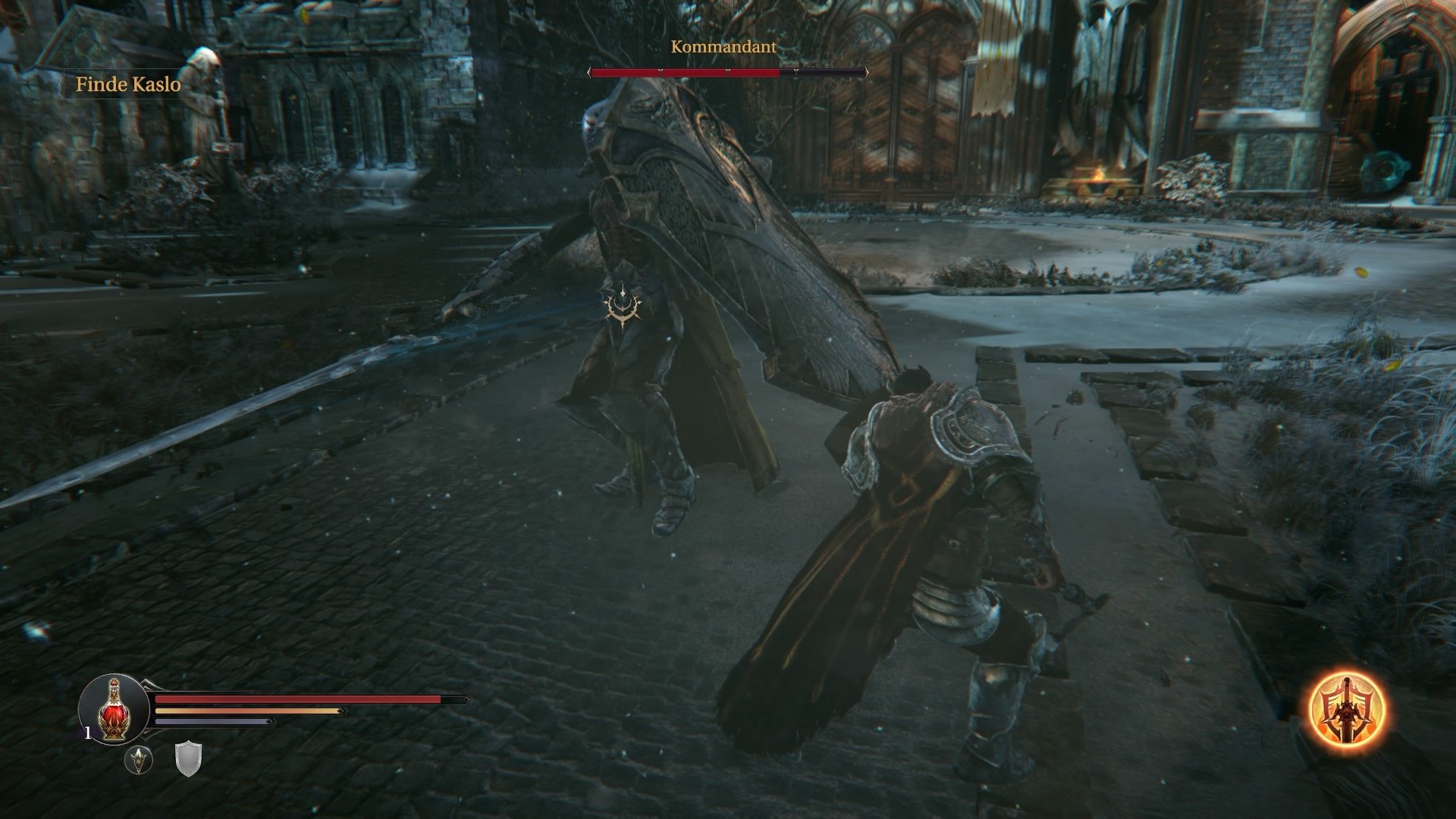Click the left arrow of the boss health frame
This screenshot has width=1456, height=819.
(590, 72)
